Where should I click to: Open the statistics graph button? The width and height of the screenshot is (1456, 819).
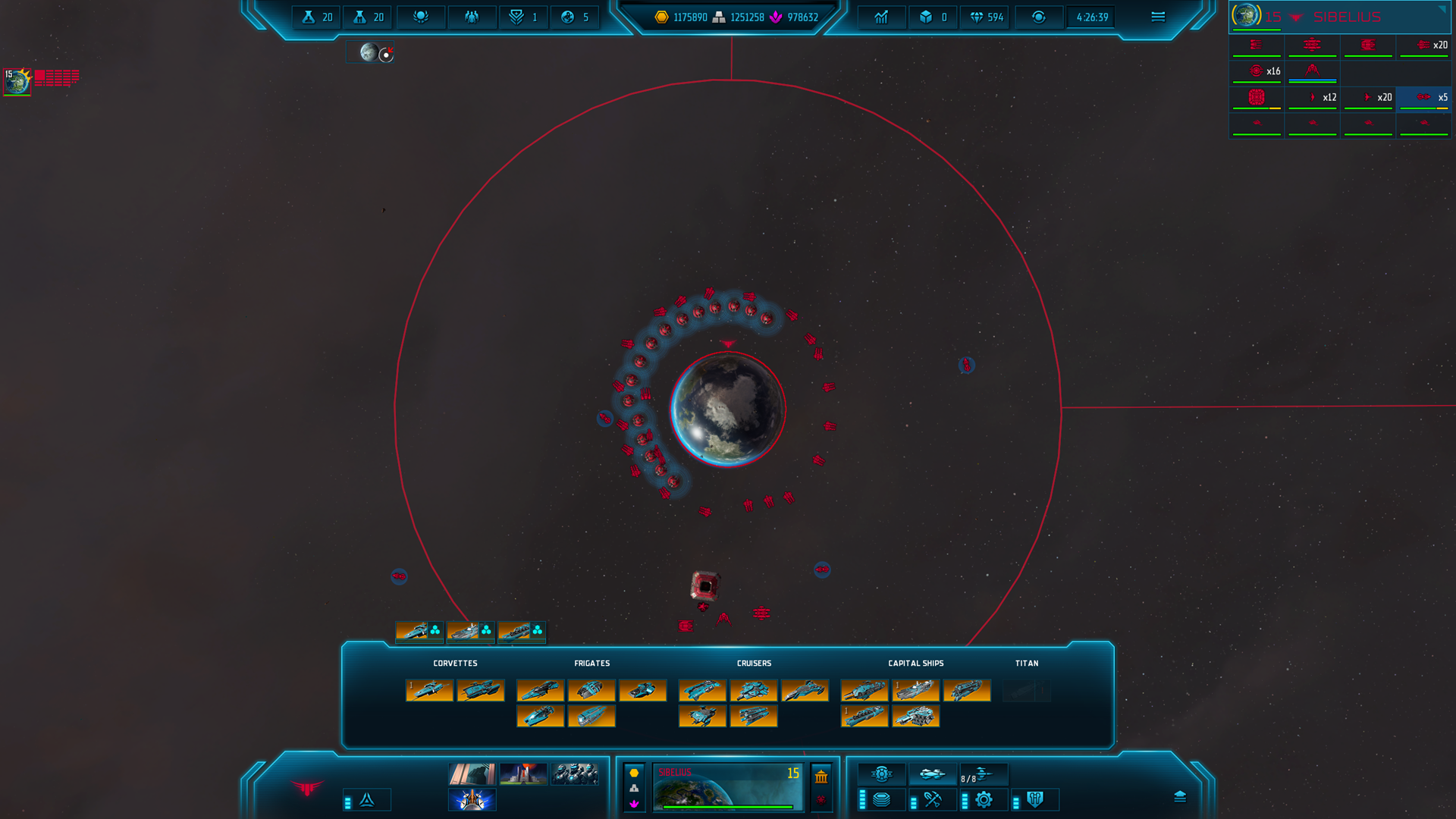pyautogui.click(x=881, y=17)
